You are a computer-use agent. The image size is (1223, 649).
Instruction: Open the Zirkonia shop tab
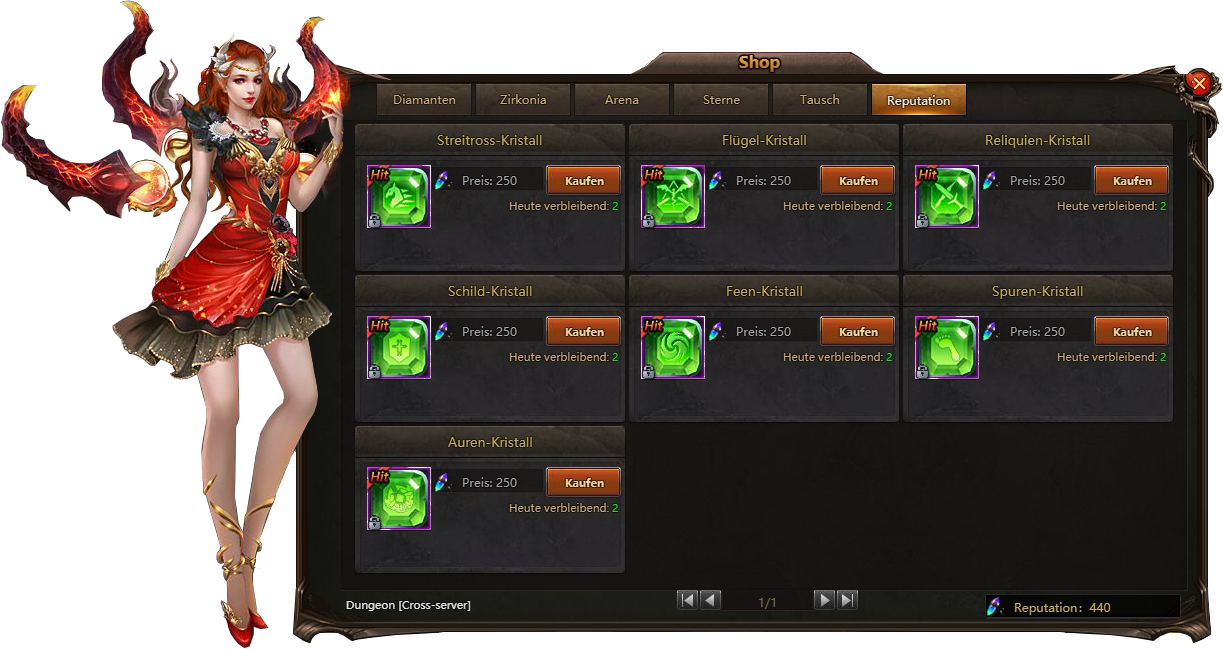coord(523,100)
